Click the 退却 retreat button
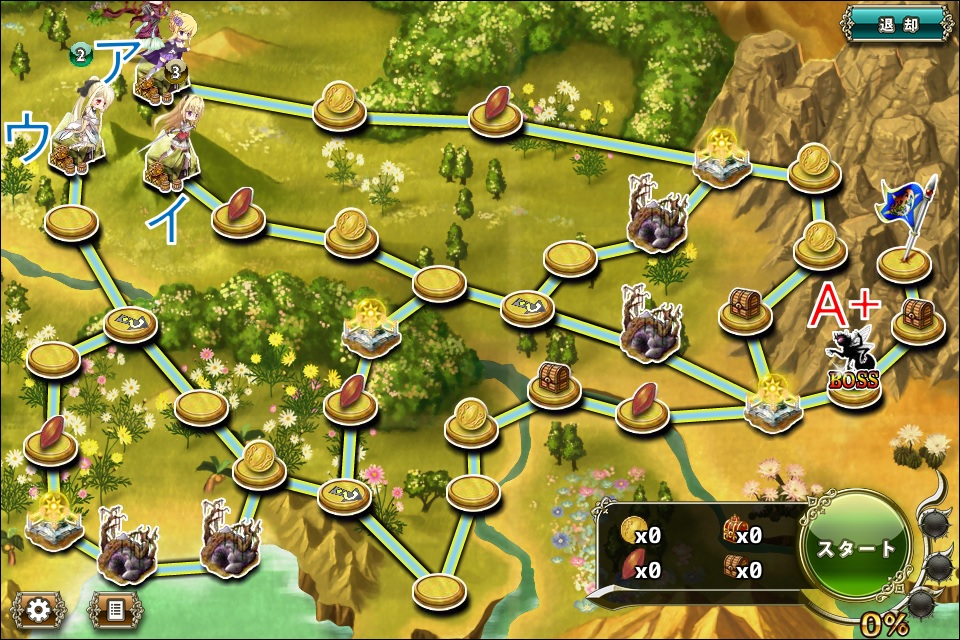Screen dimensions: 960x640 click(895, 22)
